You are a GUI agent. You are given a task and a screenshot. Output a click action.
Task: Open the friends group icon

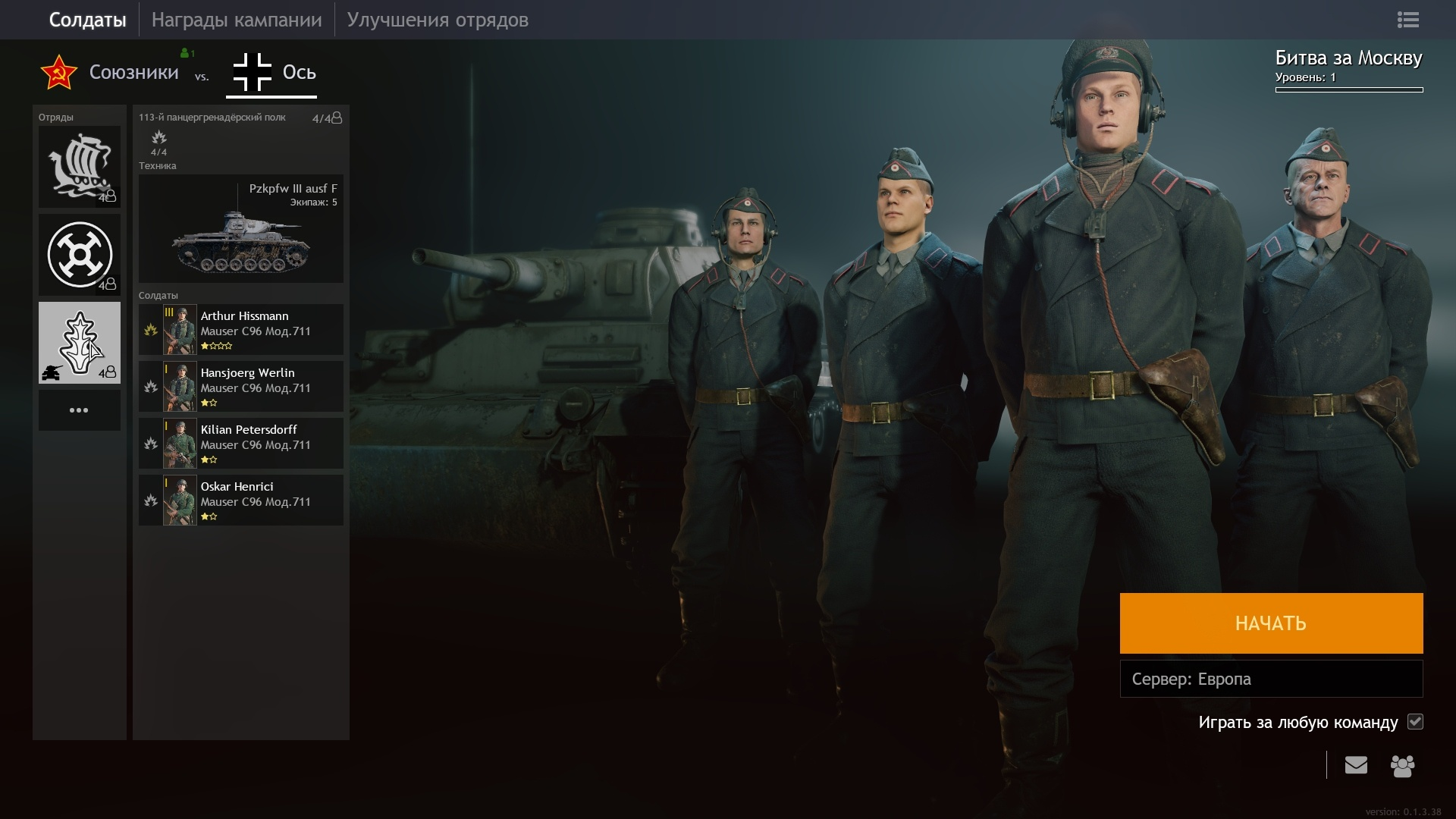pos(1402,766)
